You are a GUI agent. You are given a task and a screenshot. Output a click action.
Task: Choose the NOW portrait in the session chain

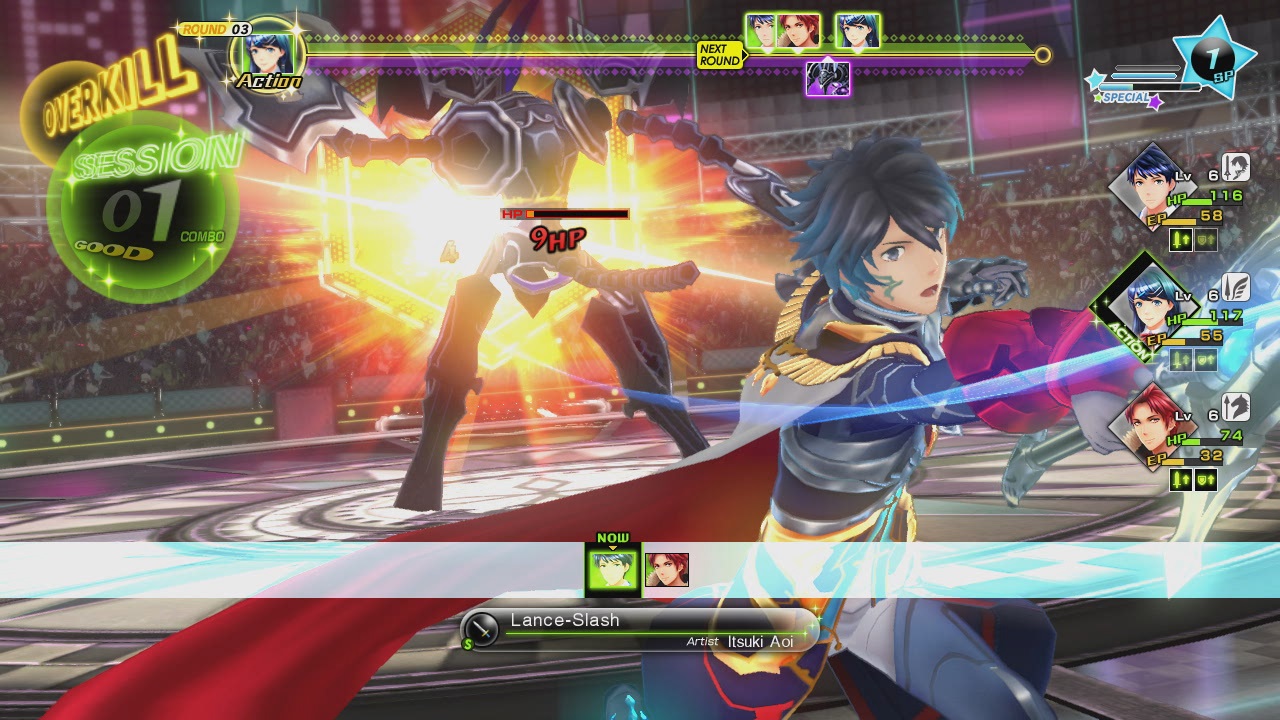[x=612, y=570]
